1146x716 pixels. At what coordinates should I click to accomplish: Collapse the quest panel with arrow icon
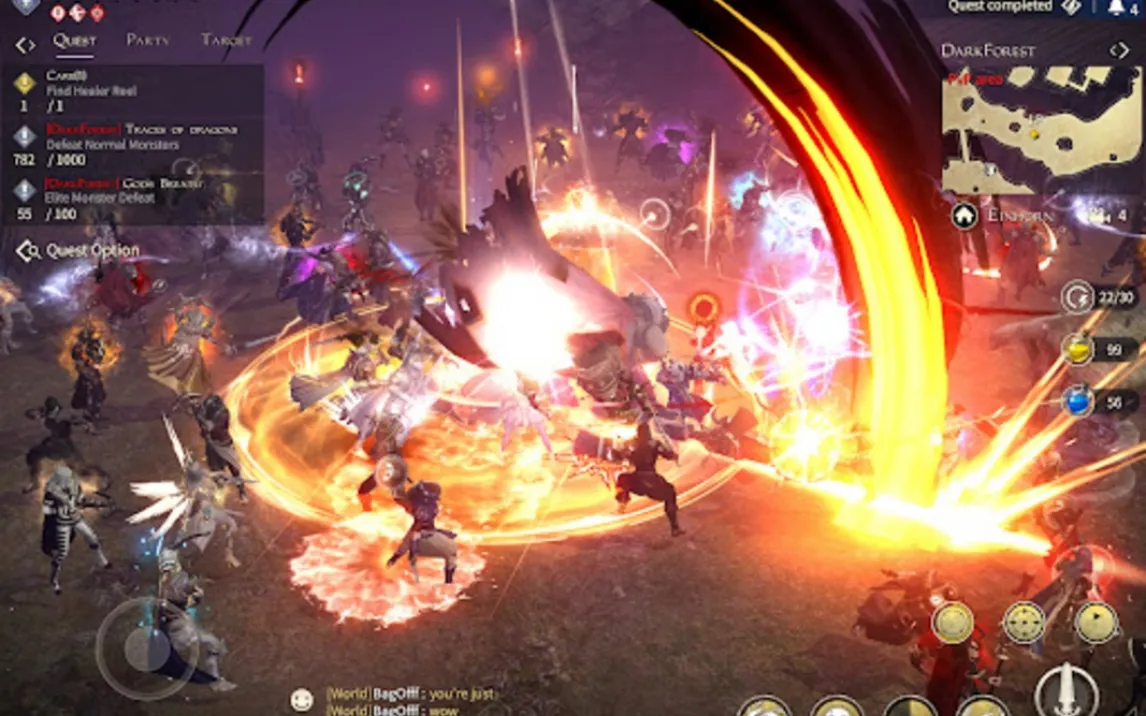pos(25,45)
